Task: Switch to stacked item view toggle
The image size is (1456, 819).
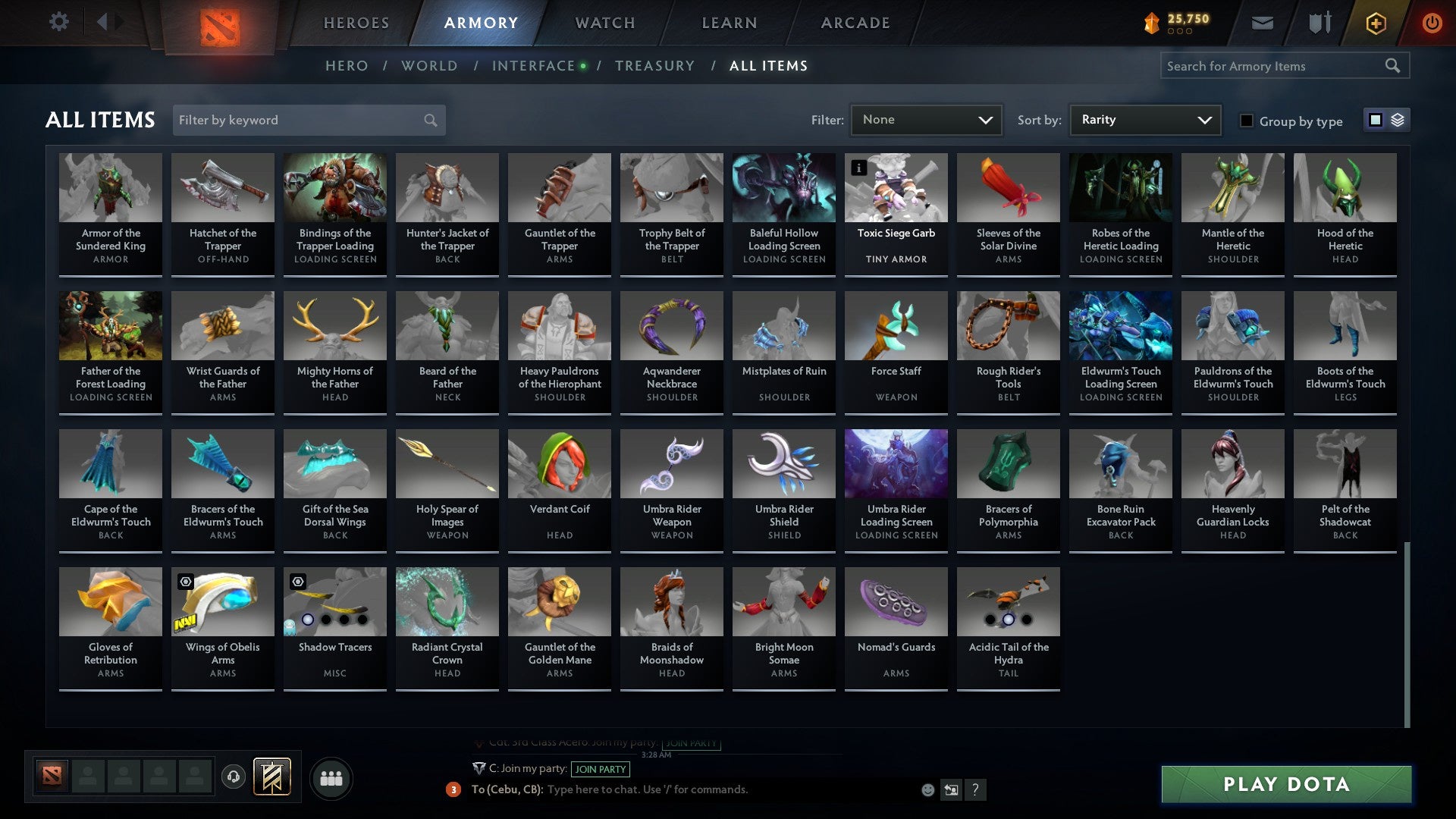Action: coord(1396,120)
